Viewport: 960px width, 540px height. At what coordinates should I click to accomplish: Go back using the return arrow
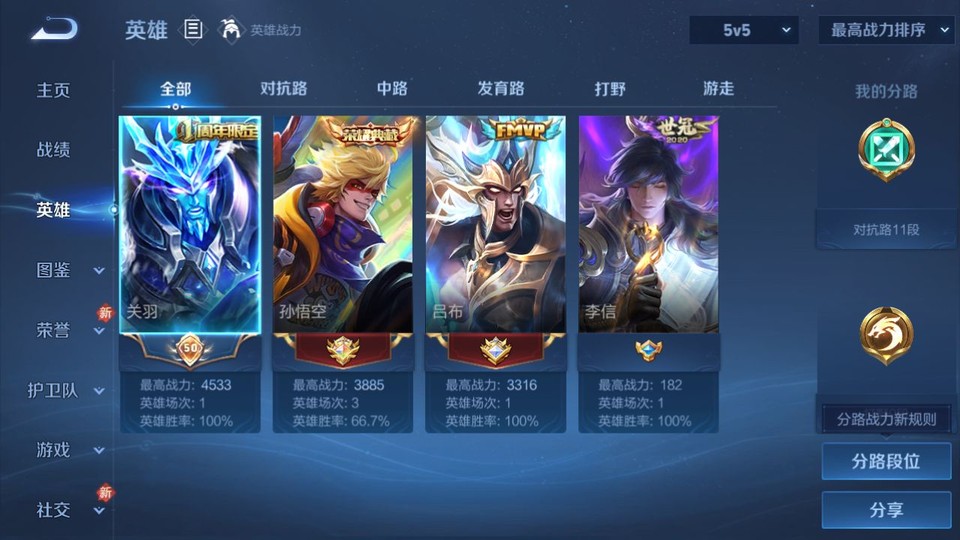point(54,30)
